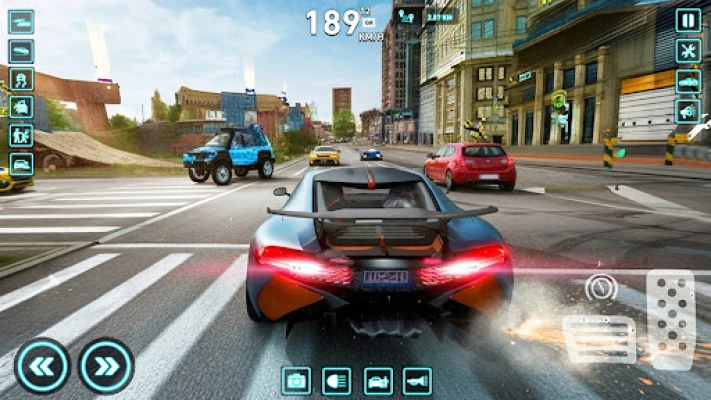Select the person-with-headphones icon
The height and width of the screenshot is (400, 711).
pyautogui.click(x=21, y=79)
